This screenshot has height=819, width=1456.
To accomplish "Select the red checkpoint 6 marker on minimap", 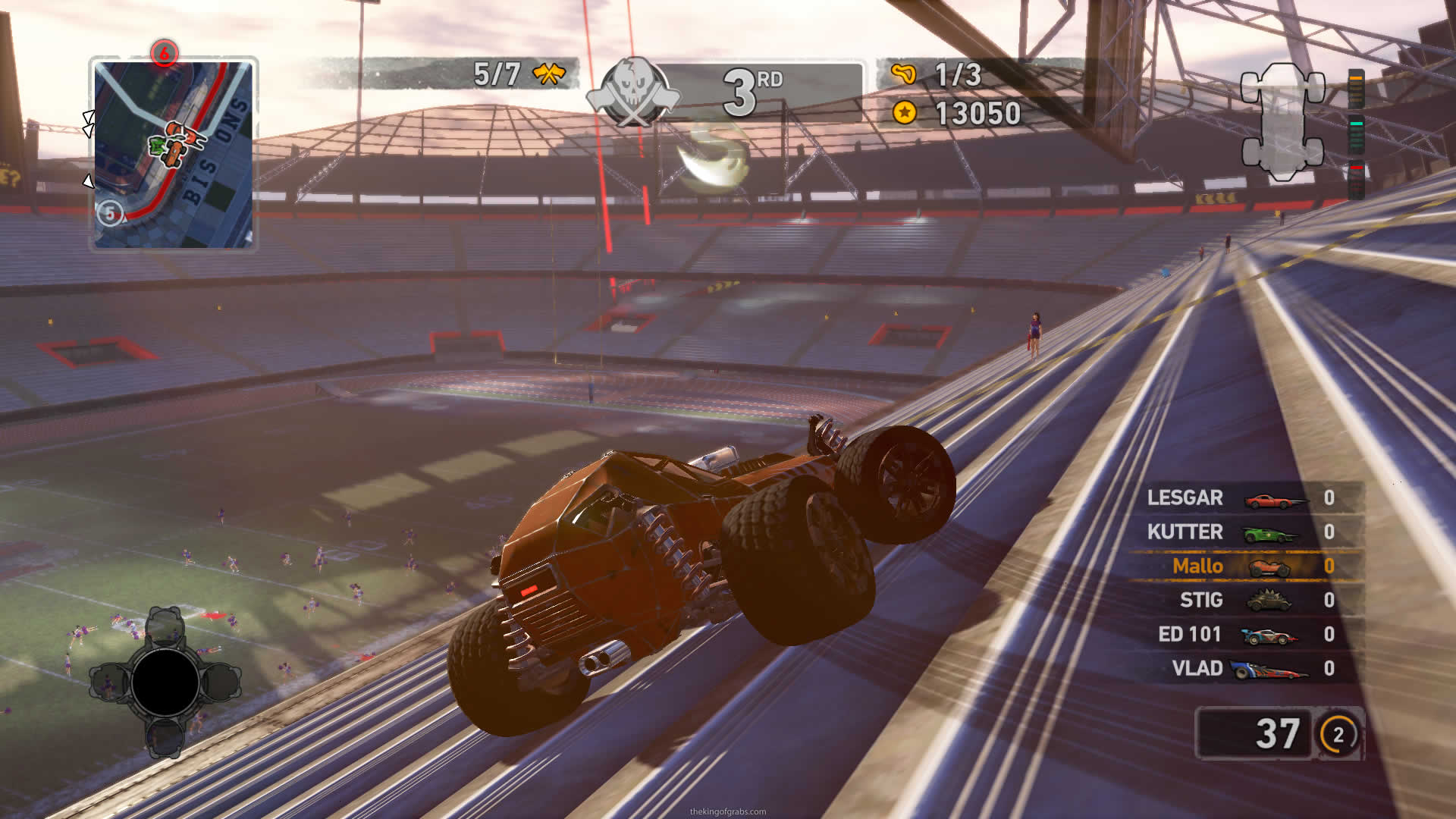I will click(164, 53).
